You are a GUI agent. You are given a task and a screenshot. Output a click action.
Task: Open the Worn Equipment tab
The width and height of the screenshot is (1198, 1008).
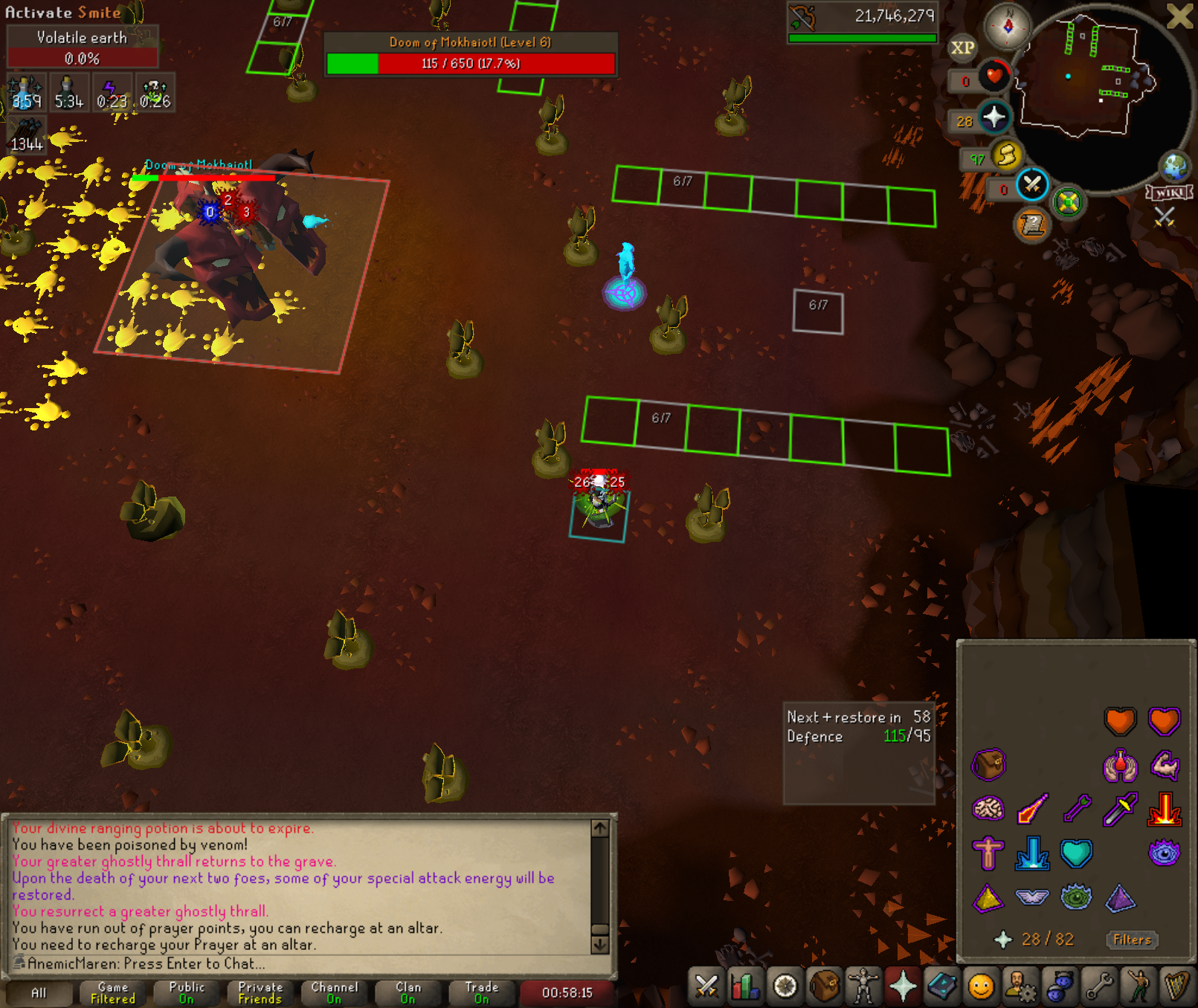pyautogui.click(x=863, y=987)
